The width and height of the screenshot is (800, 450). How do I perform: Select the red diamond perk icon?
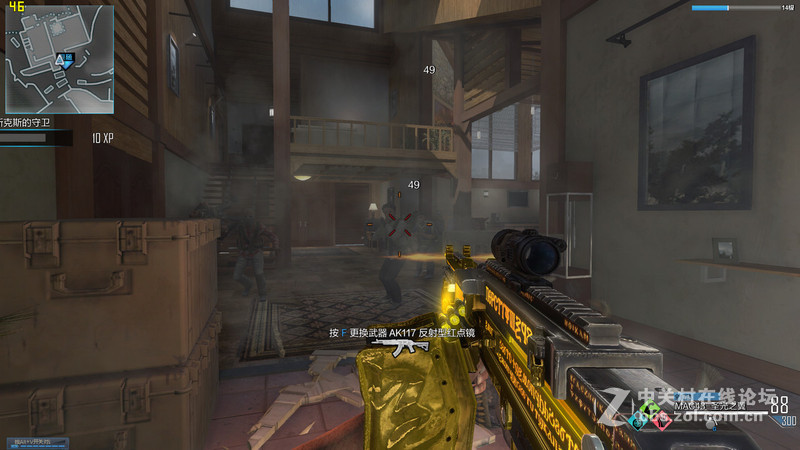[x=661, y=421]
